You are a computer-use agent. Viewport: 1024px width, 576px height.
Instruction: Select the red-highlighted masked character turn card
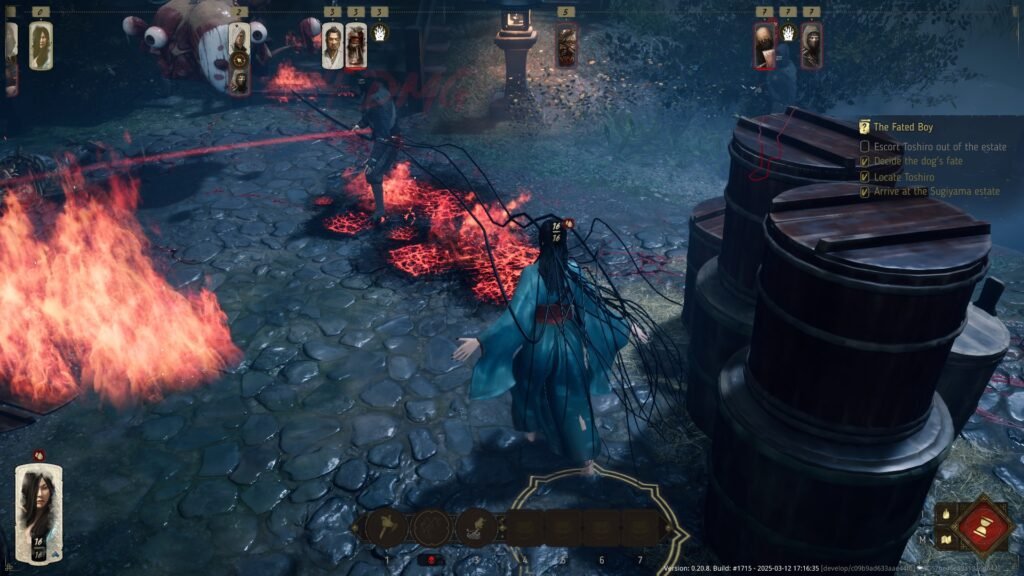pyautogui.click(x=764, y=46)
